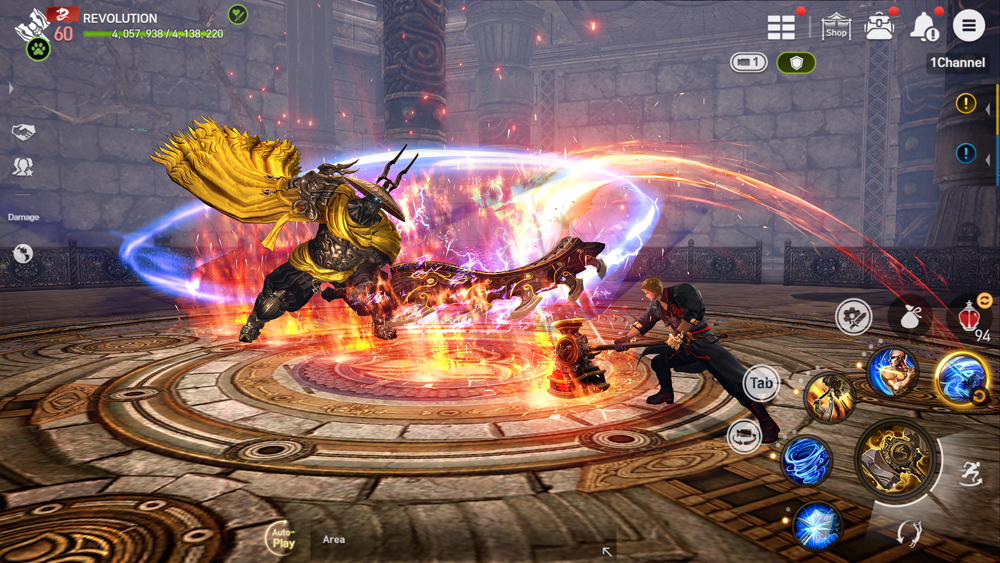Toggle the green shield button
The width and height of the screenshot is (1000, 563).
(x=796, y=63)
